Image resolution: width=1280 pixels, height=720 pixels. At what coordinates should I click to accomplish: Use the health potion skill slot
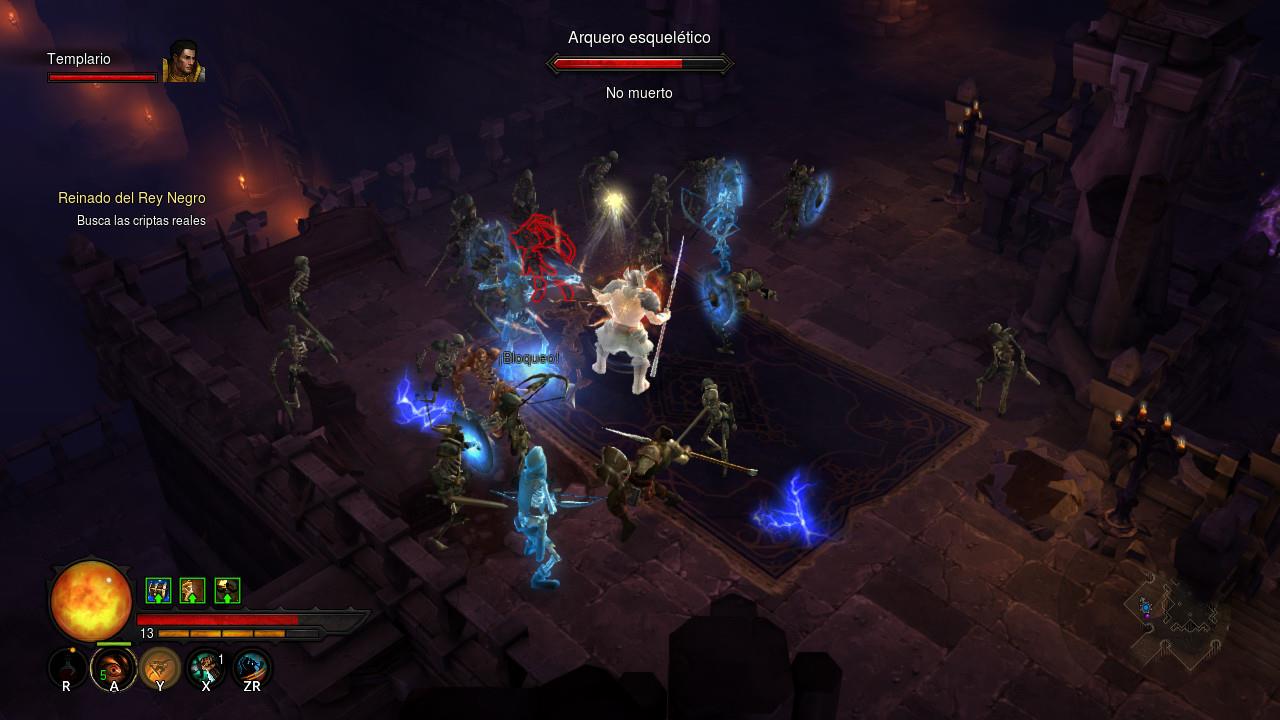click(x=67, y=666)
